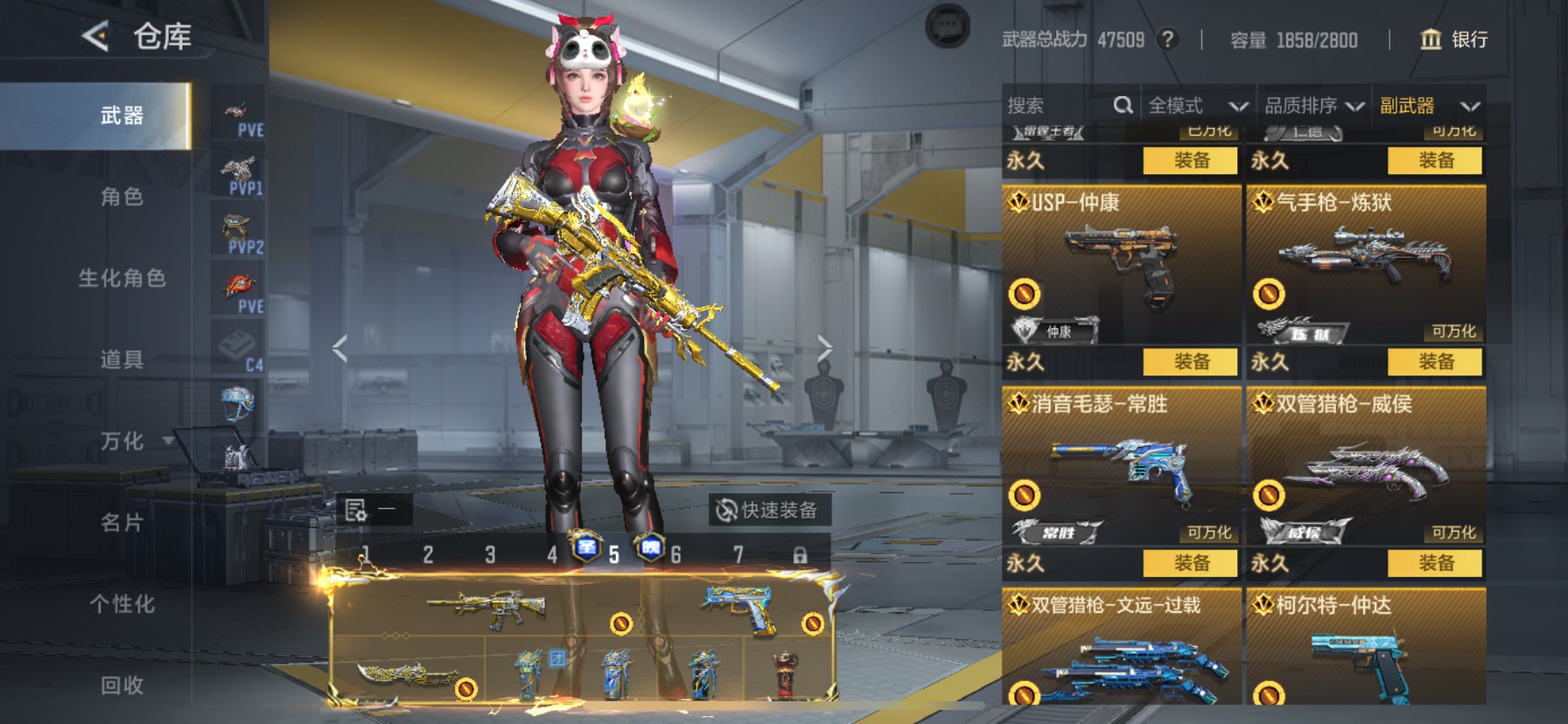Open the 名片 section
This screenshot has height=724, width=1568.
(x=122, y=523)
